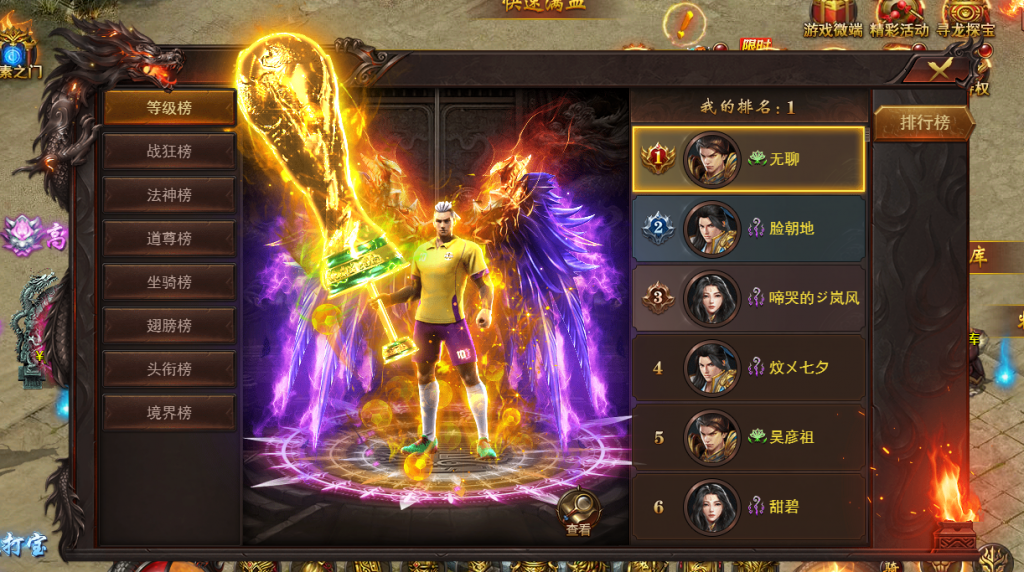
Task: Choose third-place player 啼哭的ジ岚风
Action: pyautogui.click(x=748, y=298)
